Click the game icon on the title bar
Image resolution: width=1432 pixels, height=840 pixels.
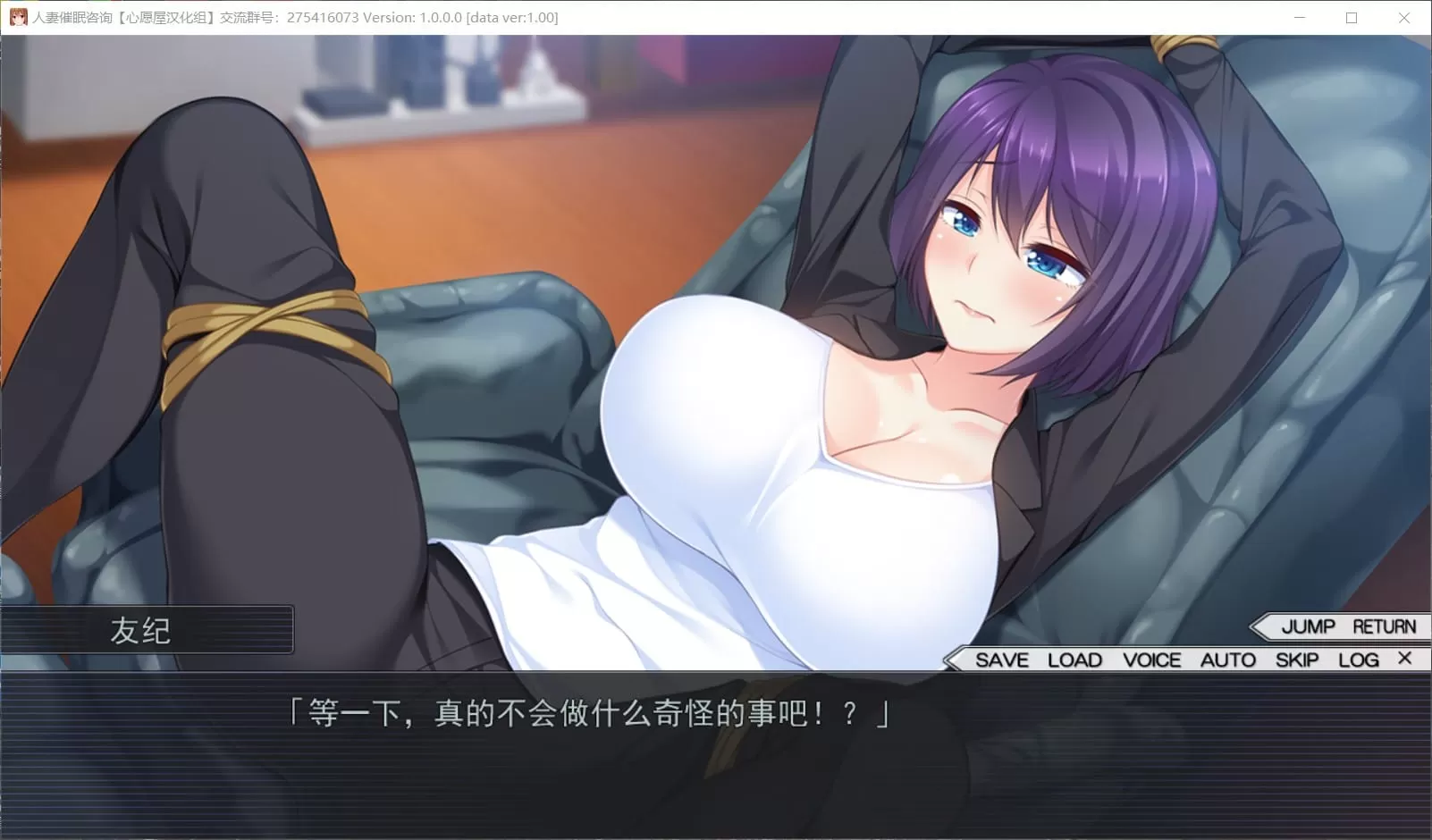coord(21,17)
